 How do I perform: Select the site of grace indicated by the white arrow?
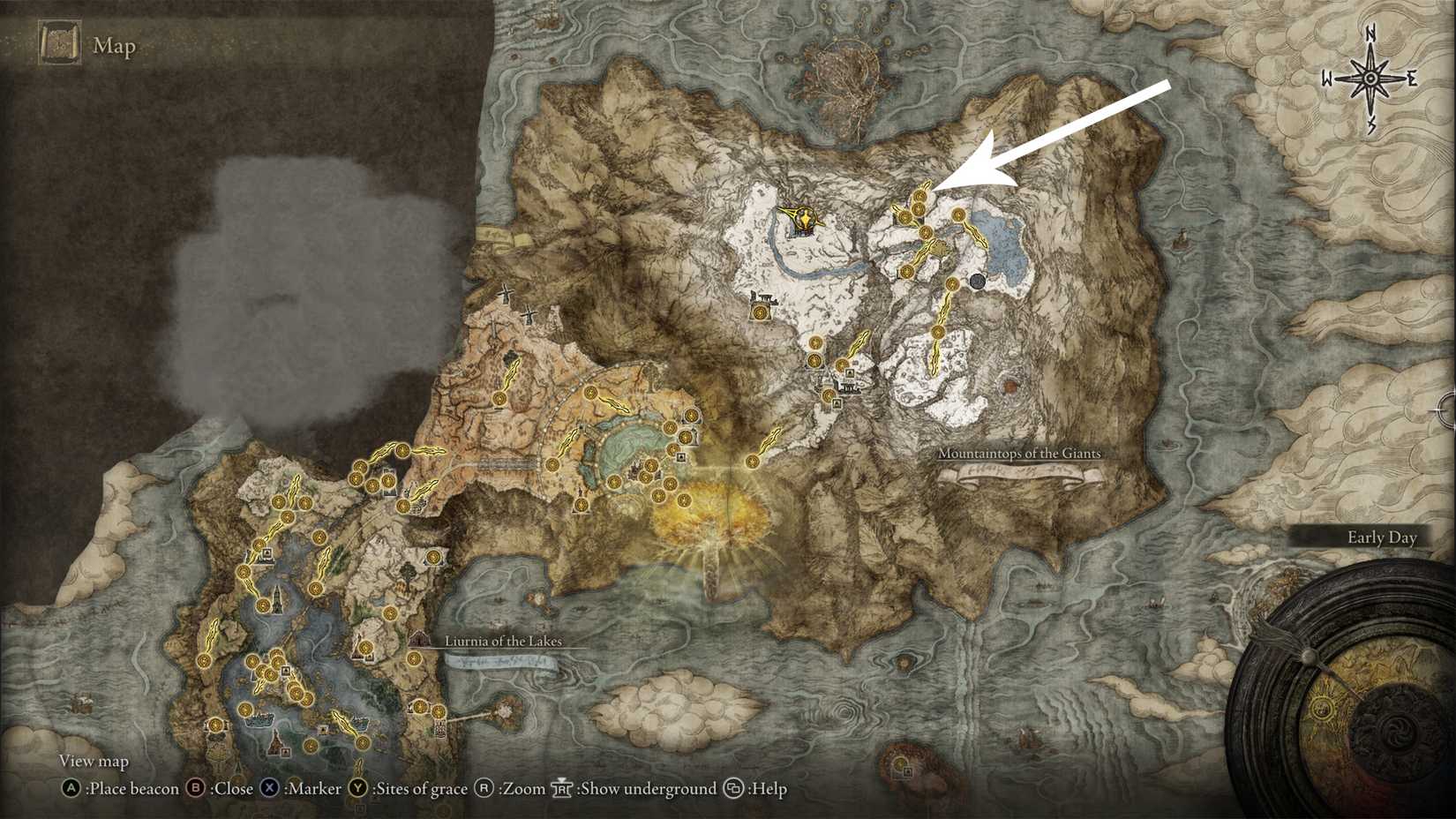point(919,195)
